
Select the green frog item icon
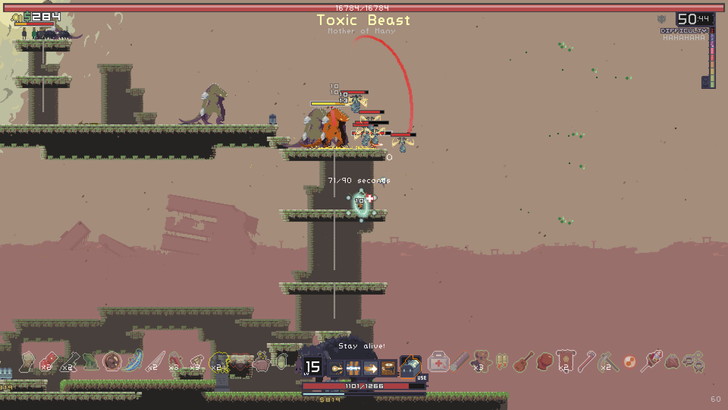click(91, 361)
